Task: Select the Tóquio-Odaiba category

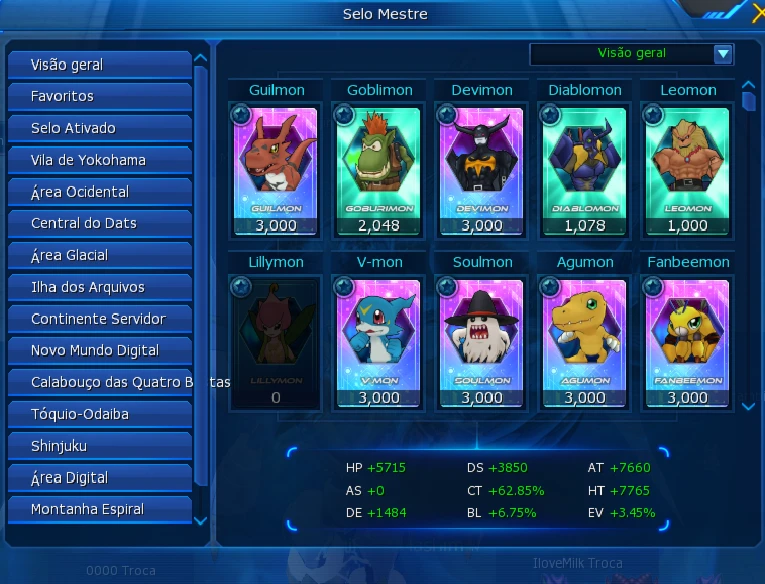Action: pos(99,414)
